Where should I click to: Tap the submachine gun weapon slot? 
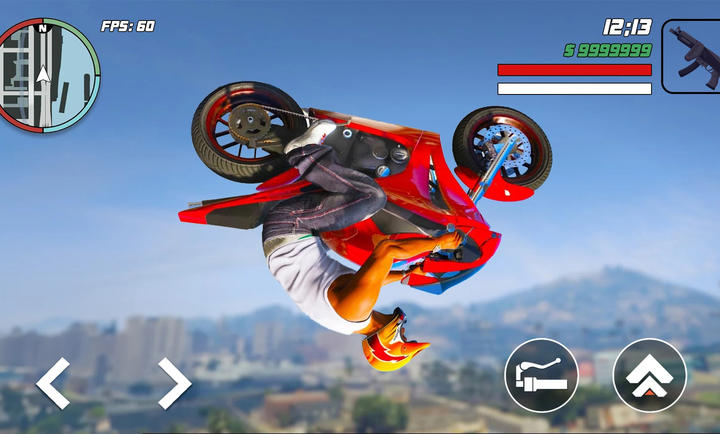[691, 56]
